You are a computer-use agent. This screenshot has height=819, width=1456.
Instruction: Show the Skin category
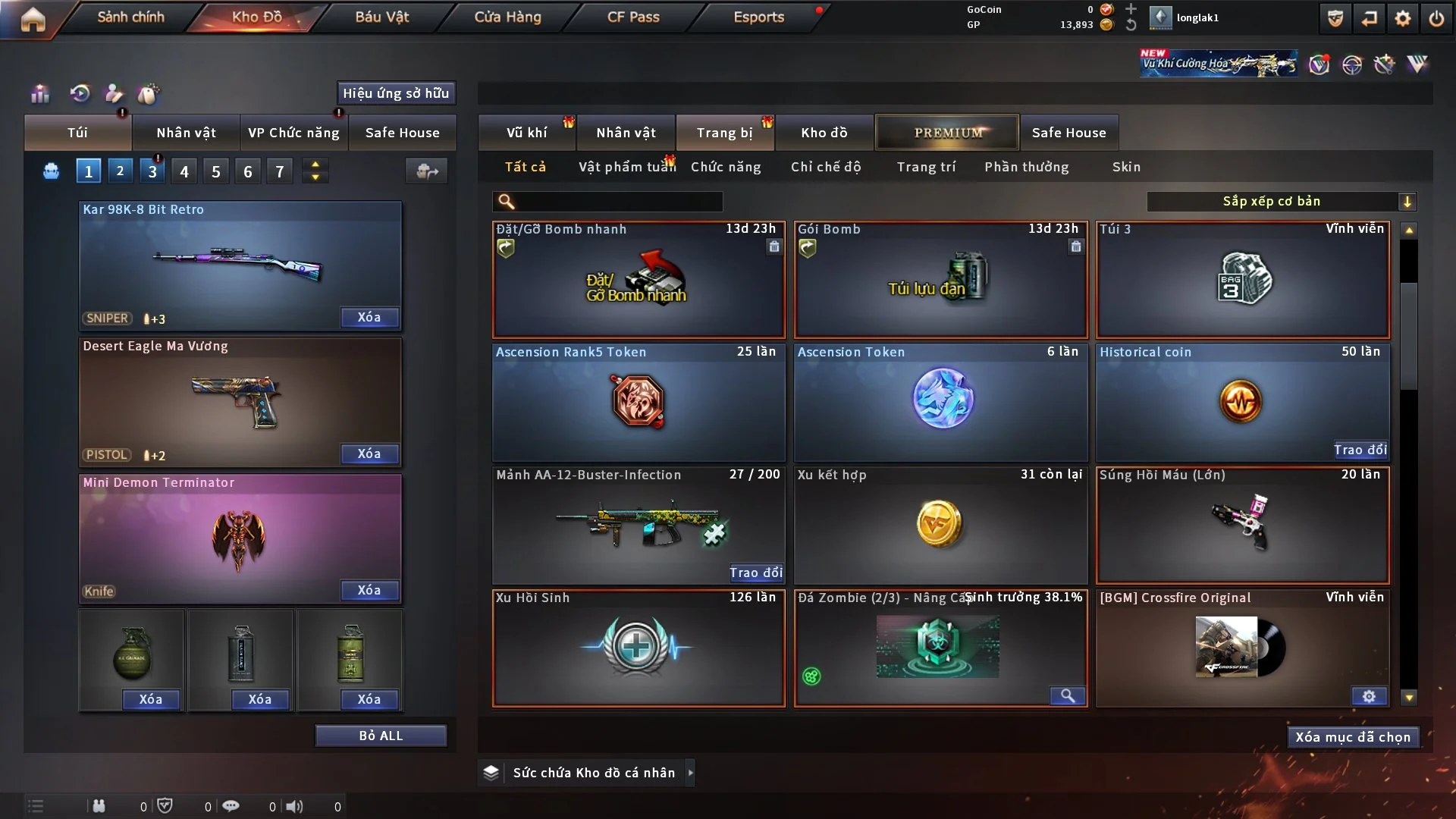coord(1126,167)
